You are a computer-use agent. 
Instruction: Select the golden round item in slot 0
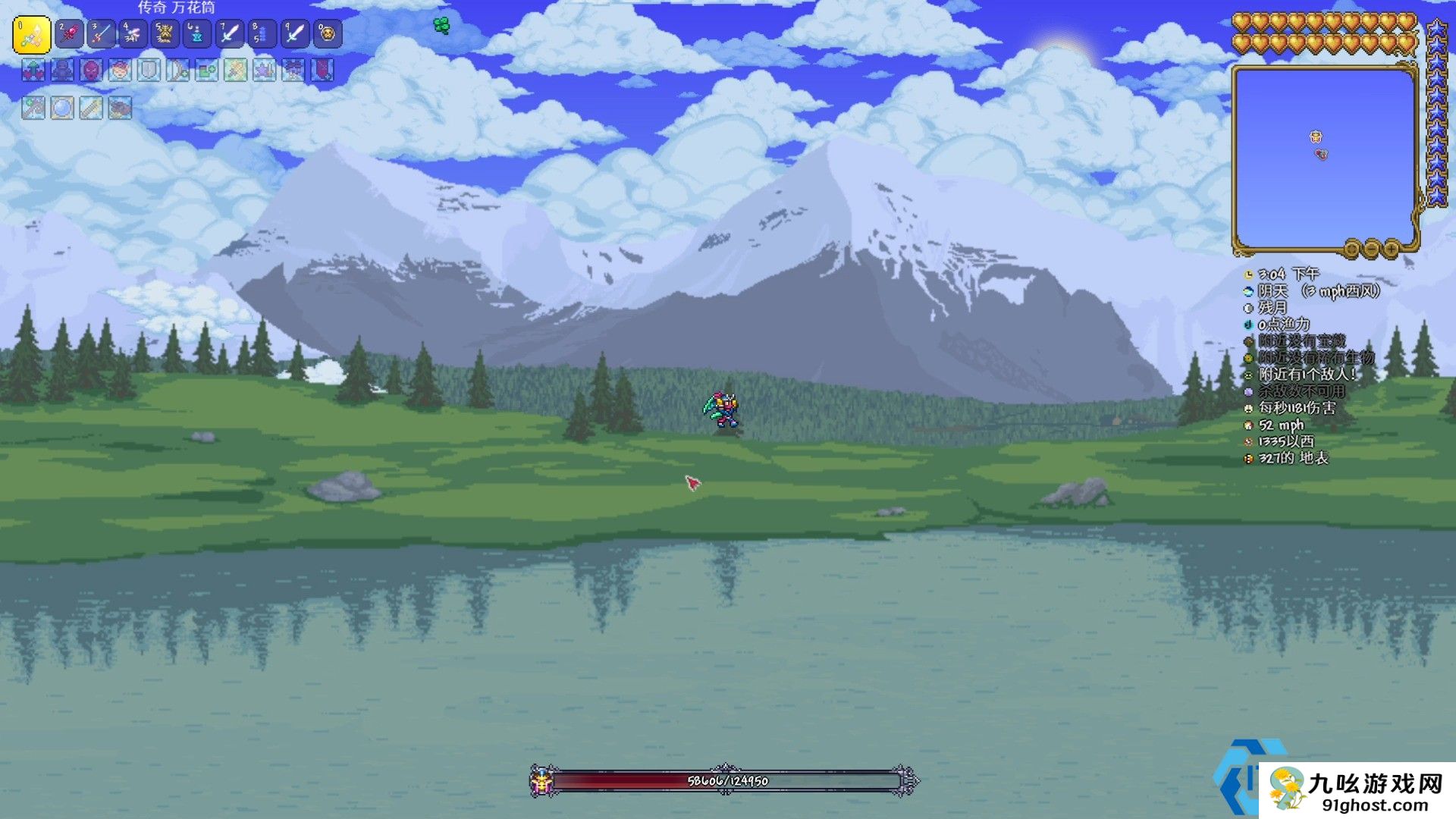[327, 34]
